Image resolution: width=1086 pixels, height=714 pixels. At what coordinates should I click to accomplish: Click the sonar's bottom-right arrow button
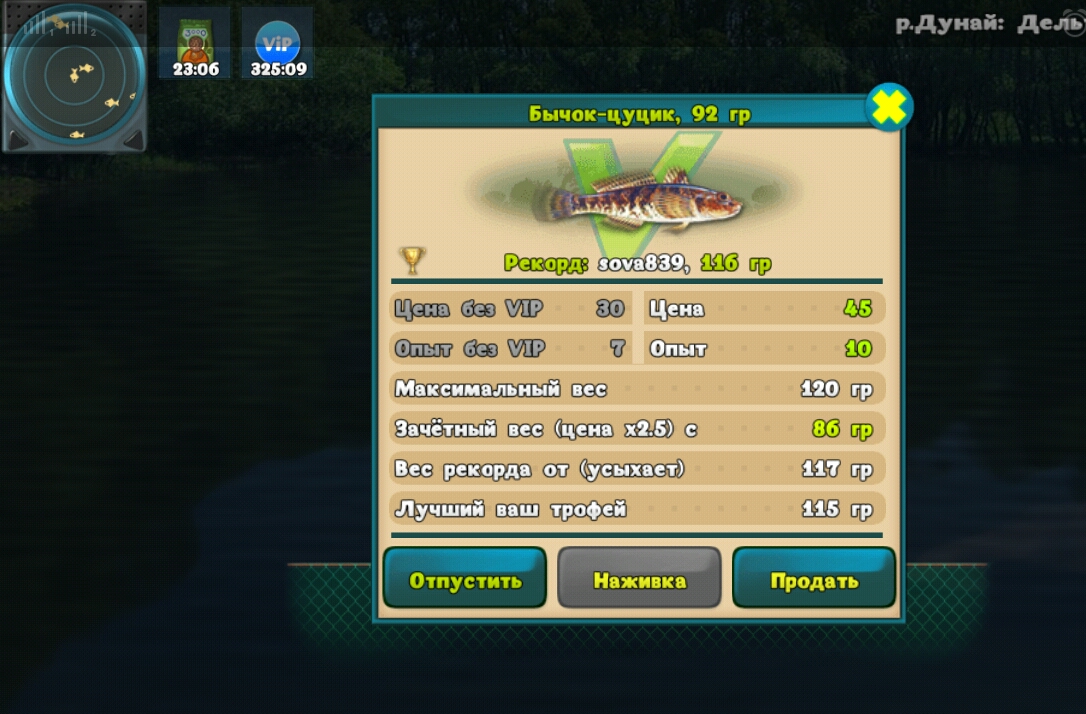tap(133, 140)
